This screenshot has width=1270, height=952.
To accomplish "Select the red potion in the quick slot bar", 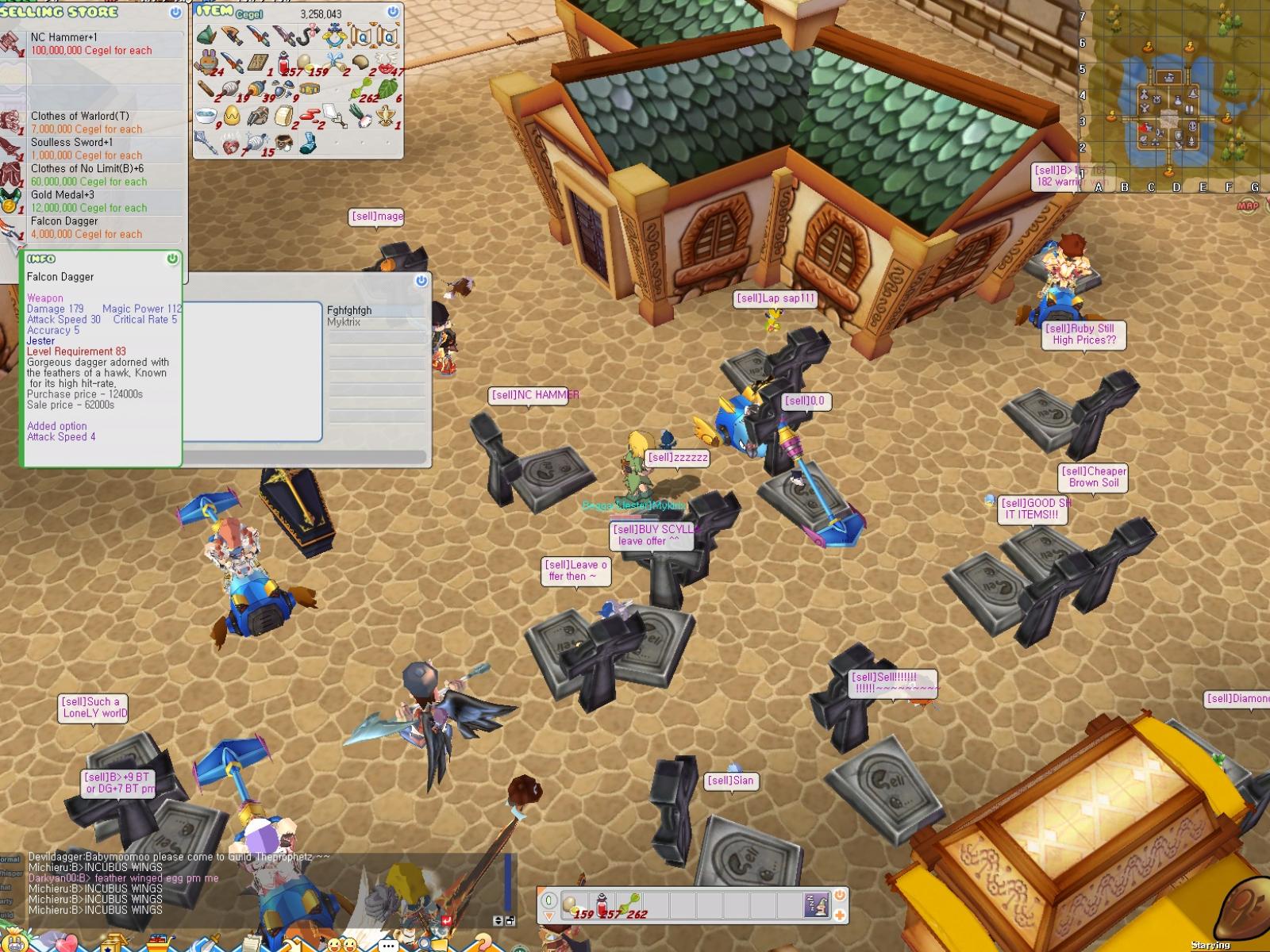I will (602, 904).
